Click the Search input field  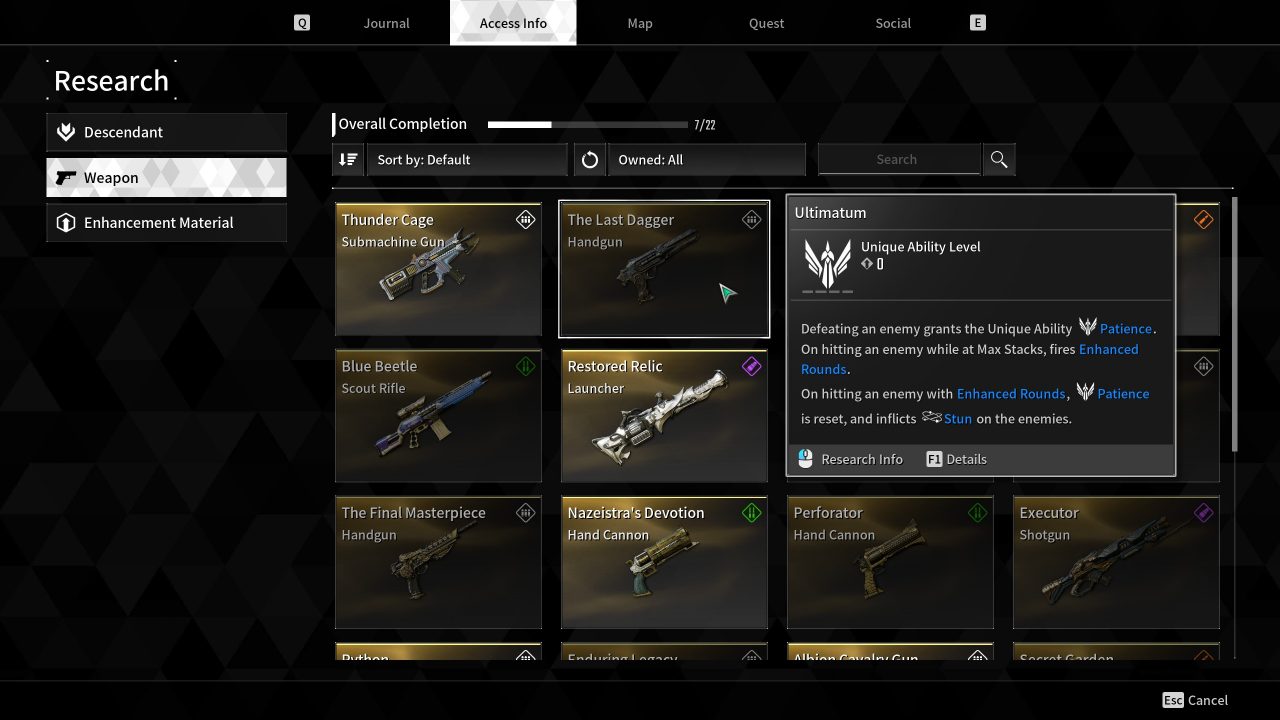pos(898,159)
